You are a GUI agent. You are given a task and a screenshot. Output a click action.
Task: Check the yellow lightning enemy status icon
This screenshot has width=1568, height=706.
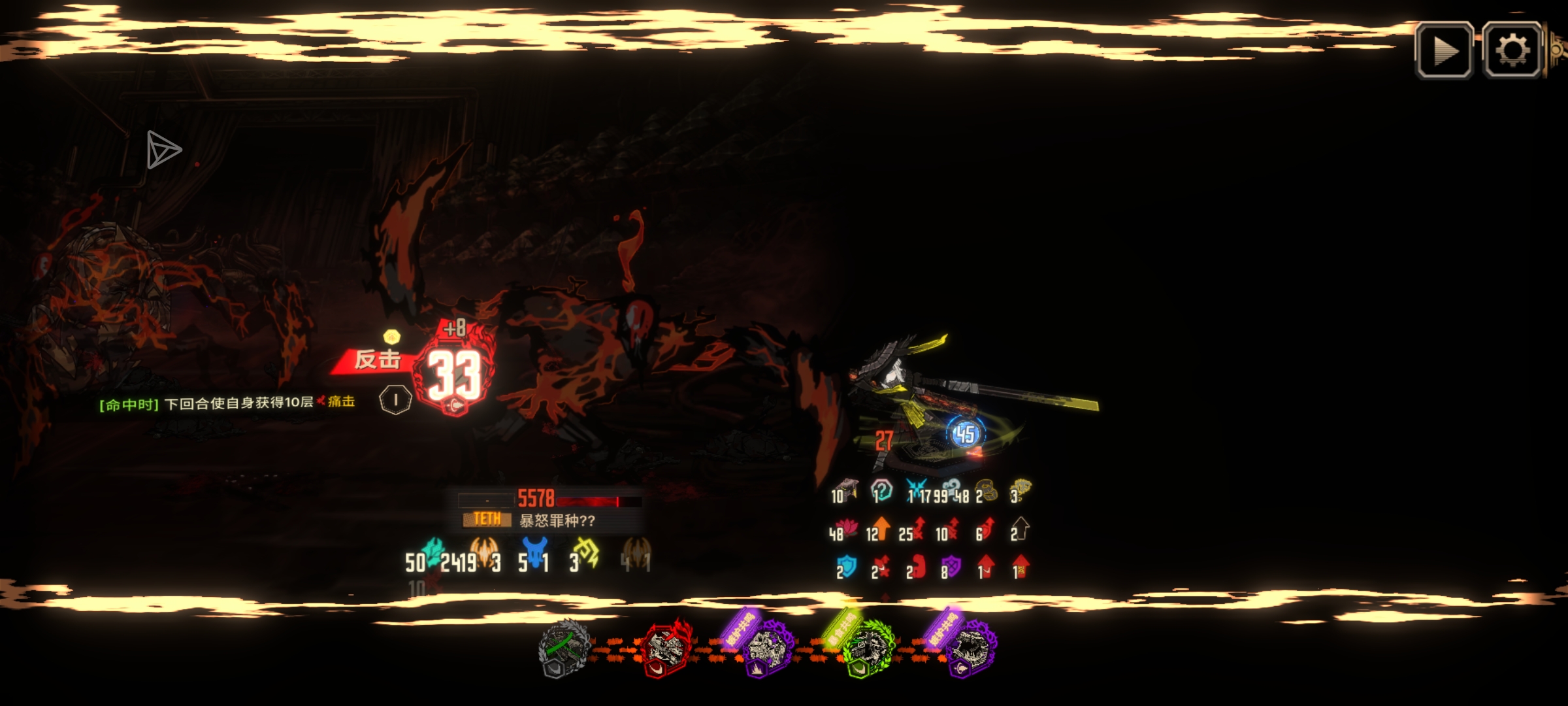(587, 553)
